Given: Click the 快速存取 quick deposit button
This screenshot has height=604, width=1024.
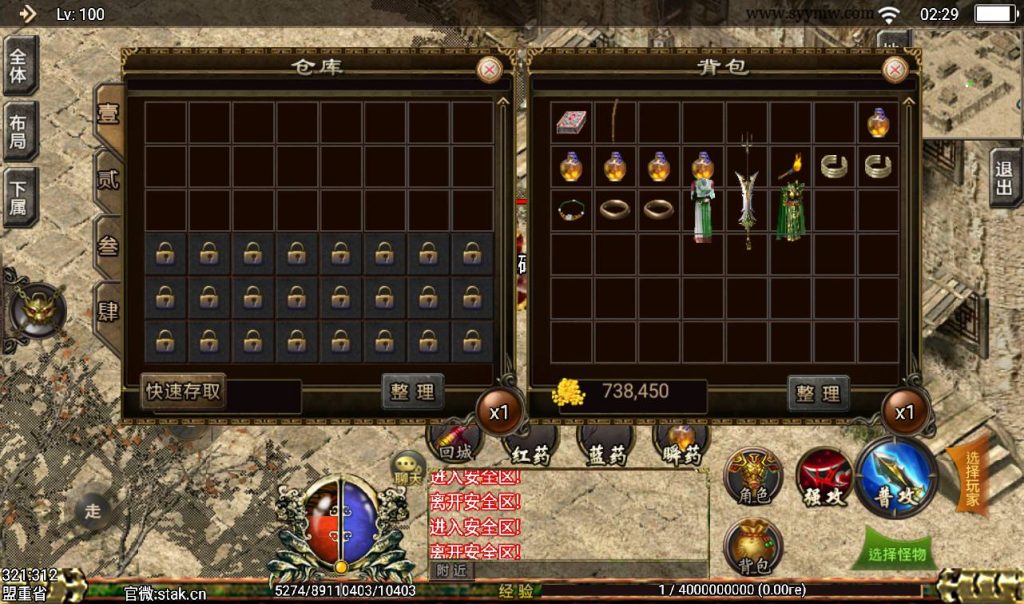Looking at the screenshot, I should click(x=183, y=391).
